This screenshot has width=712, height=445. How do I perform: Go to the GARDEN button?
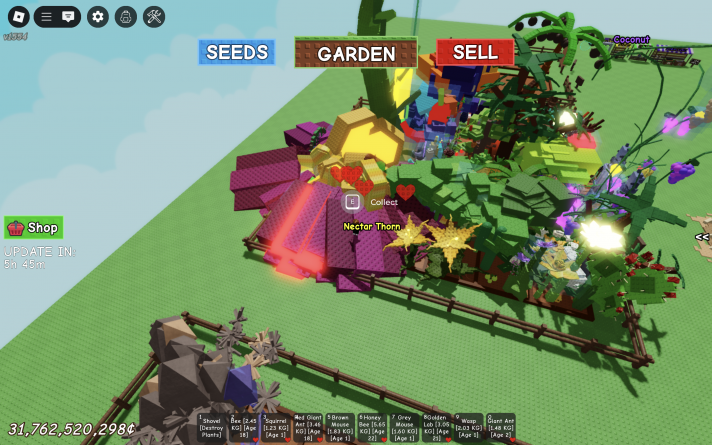tap(356, 53)
